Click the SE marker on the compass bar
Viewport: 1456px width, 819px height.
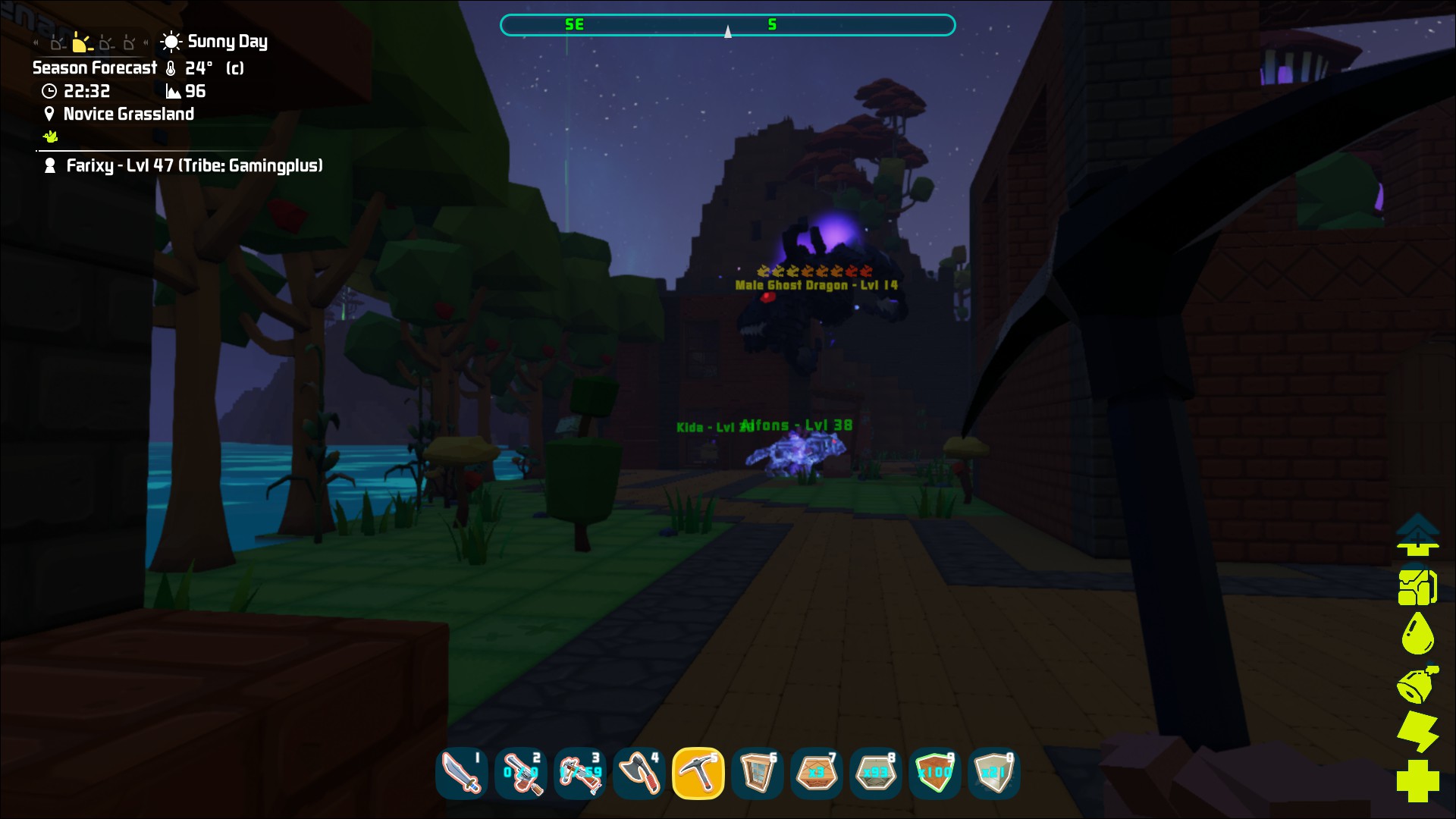[x=574, y=24]
